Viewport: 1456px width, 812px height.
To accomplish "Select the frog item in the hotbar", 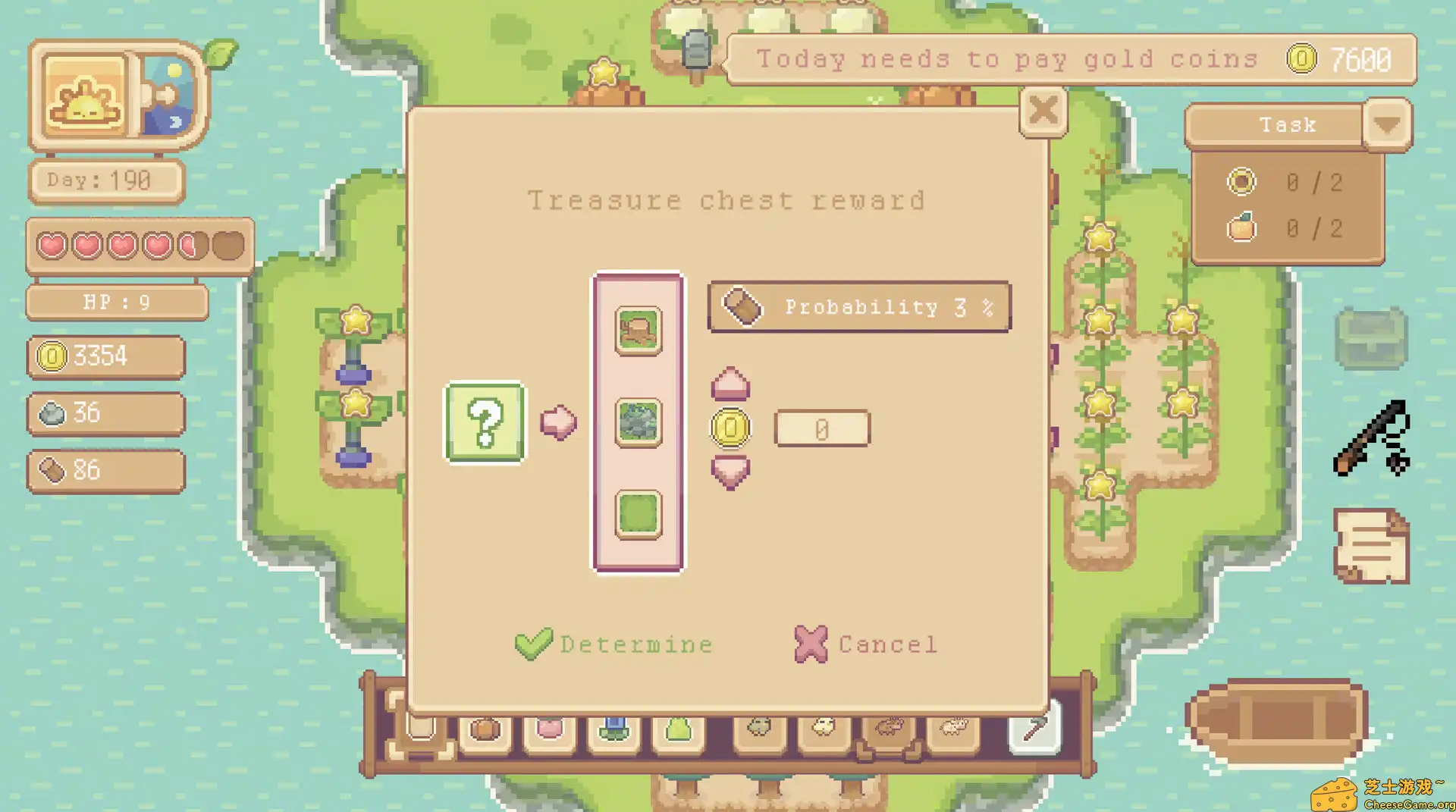I will coord(758,728).
